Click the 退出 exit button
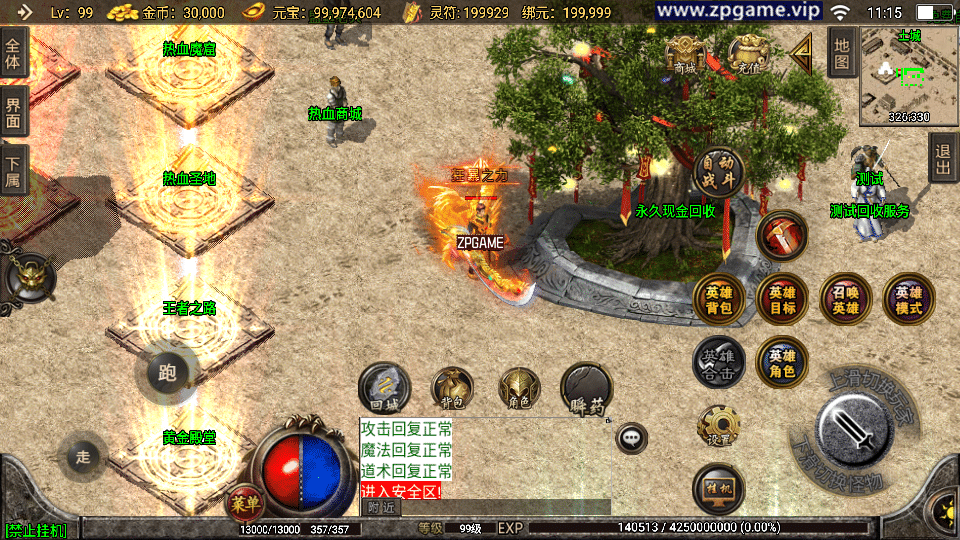 942,158
